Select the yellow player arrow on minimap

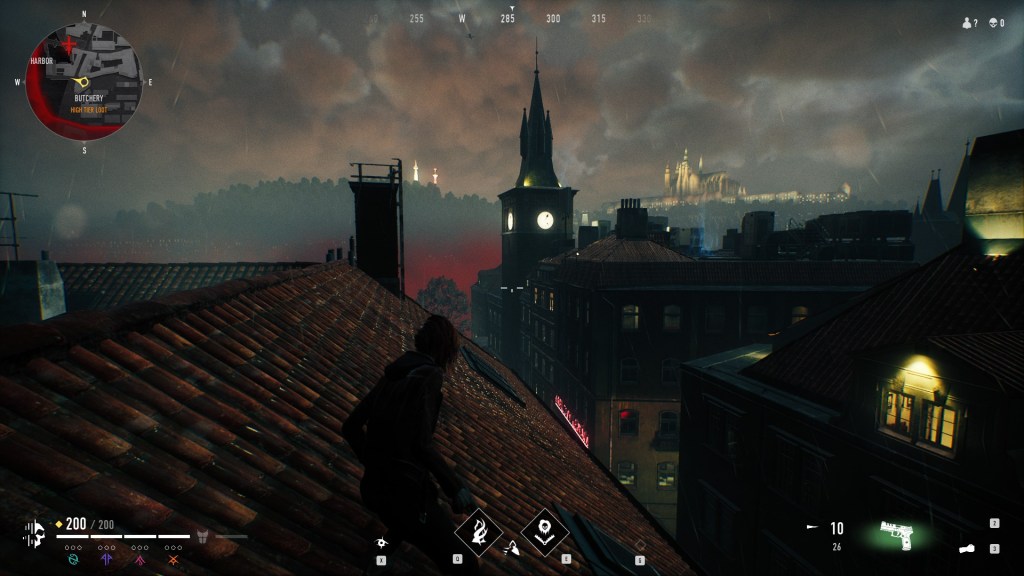(x=82, y=81)
